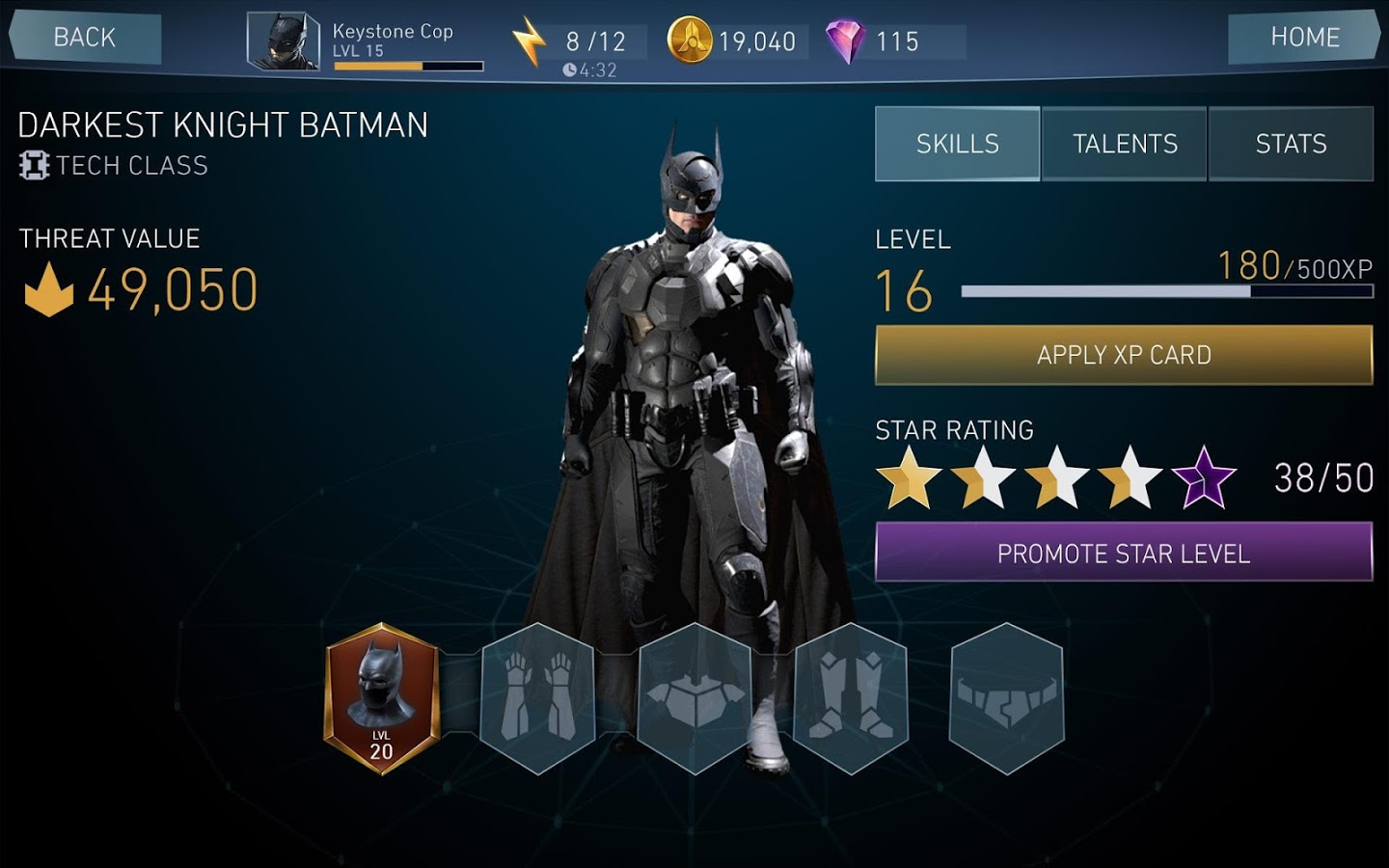Switch to the TALENTS tab
1389x868 pixels.
[1124, 144]
